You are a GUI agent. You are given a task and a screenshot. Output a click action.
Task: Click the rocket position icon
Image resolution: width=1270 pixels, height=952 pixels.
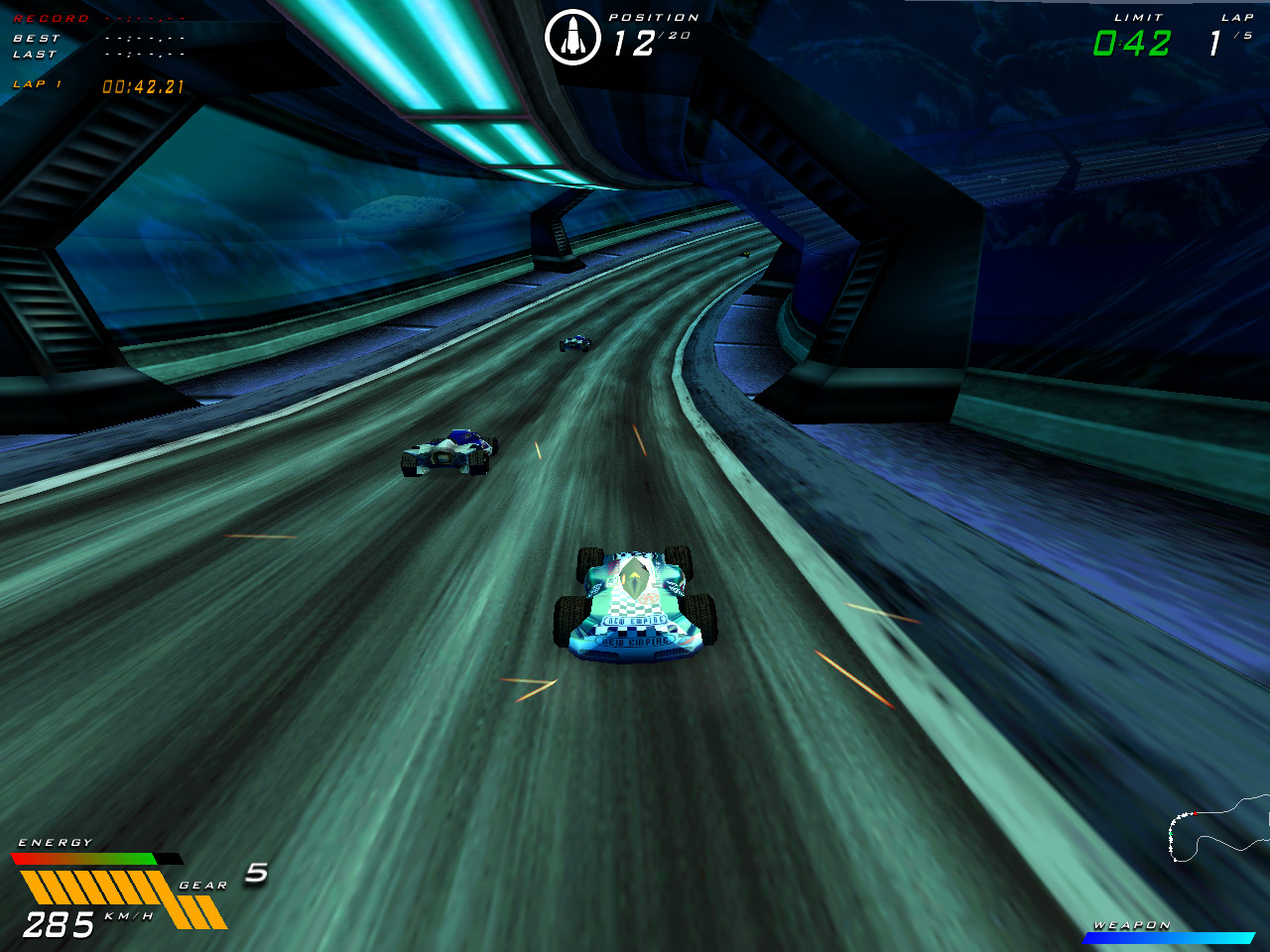[575, 35]
